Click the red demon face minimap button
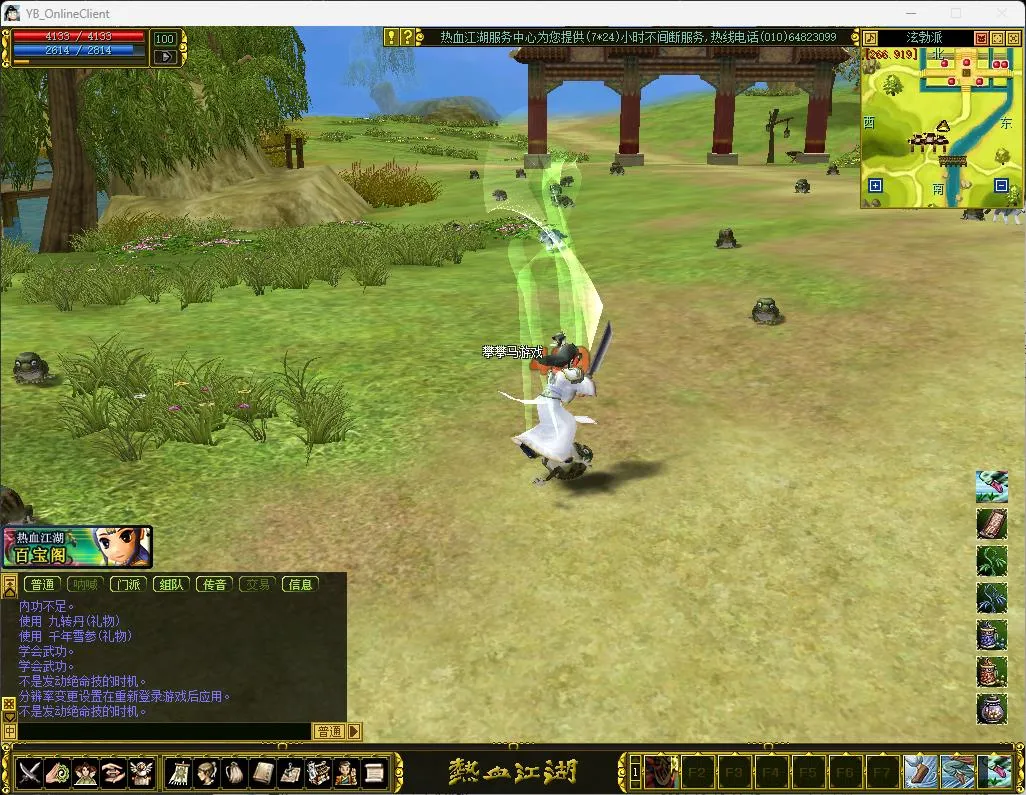Screen dimensions: 1026x795 [x=982, y=38]
